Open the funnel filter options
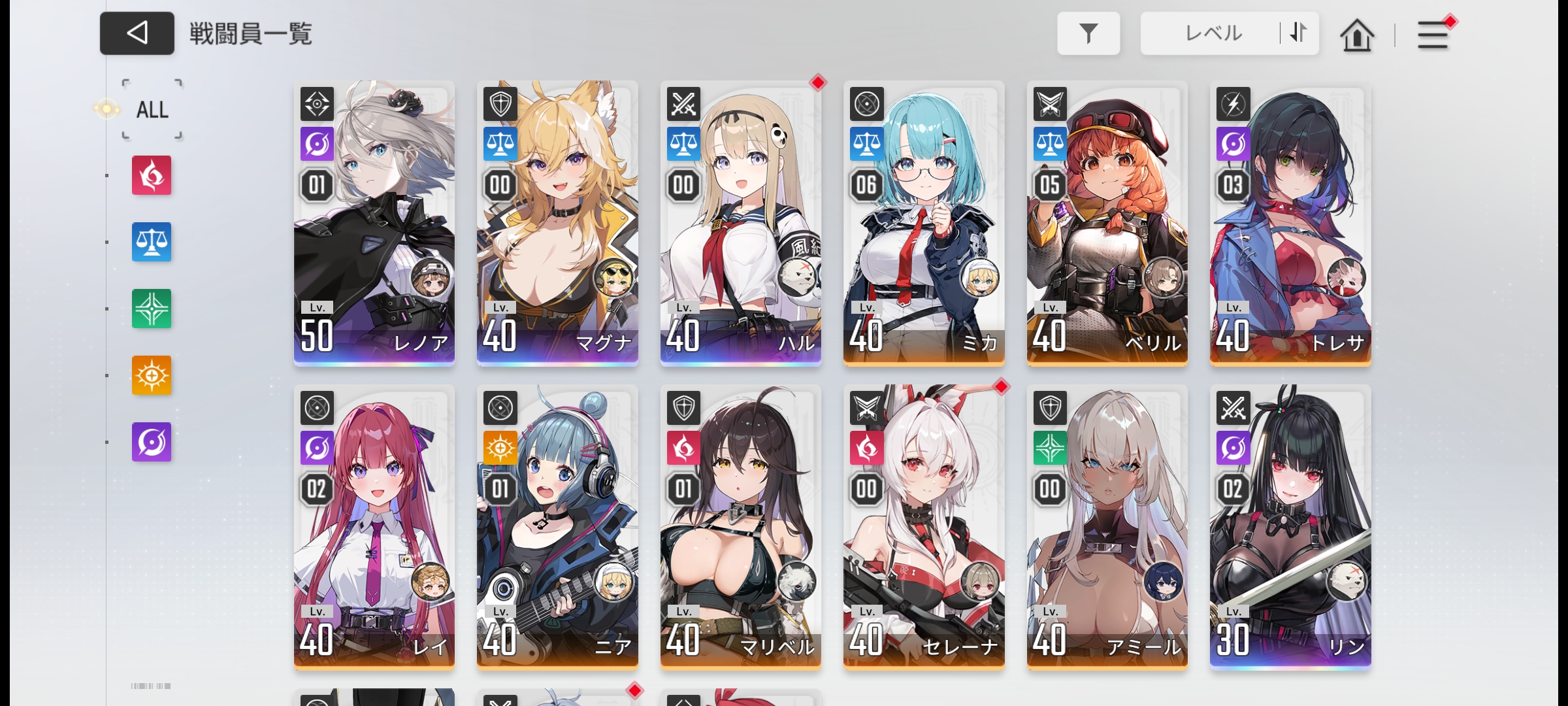The width and height of the screenshot is (1568, 706). pos(1088,33)
